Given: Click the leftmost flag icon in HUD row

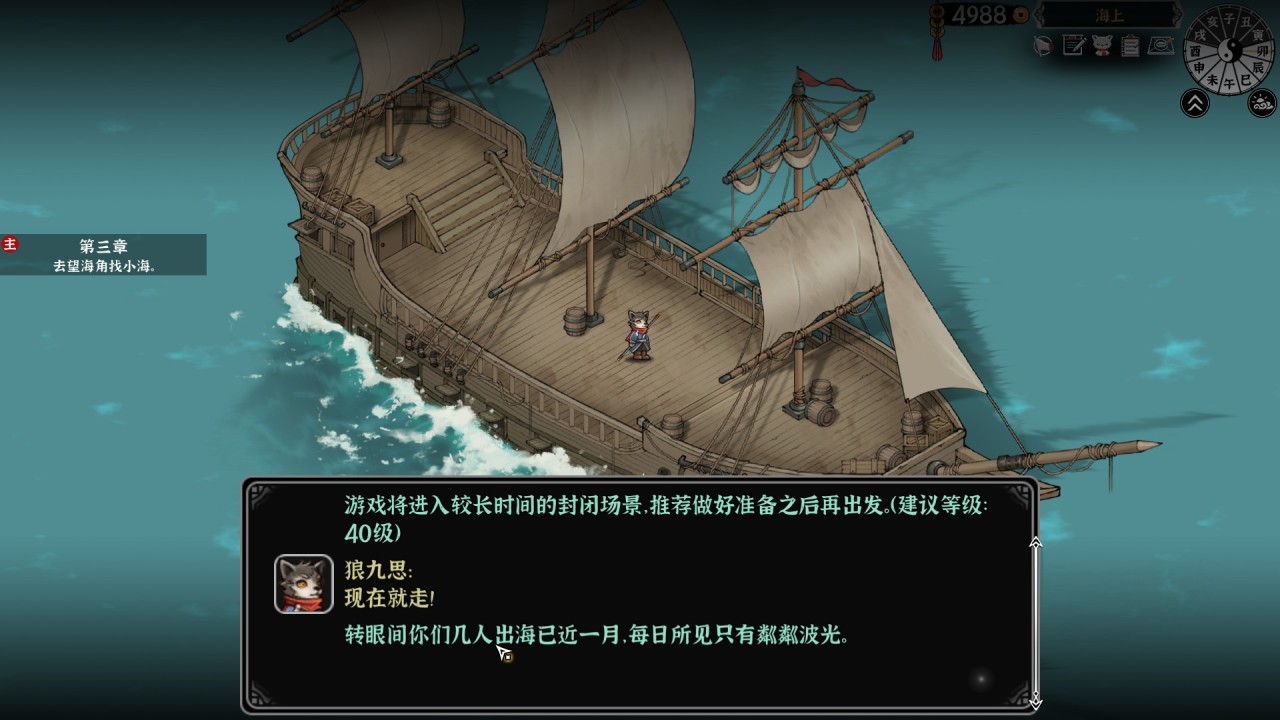Looking at the screenshot, I should 1043,44.
